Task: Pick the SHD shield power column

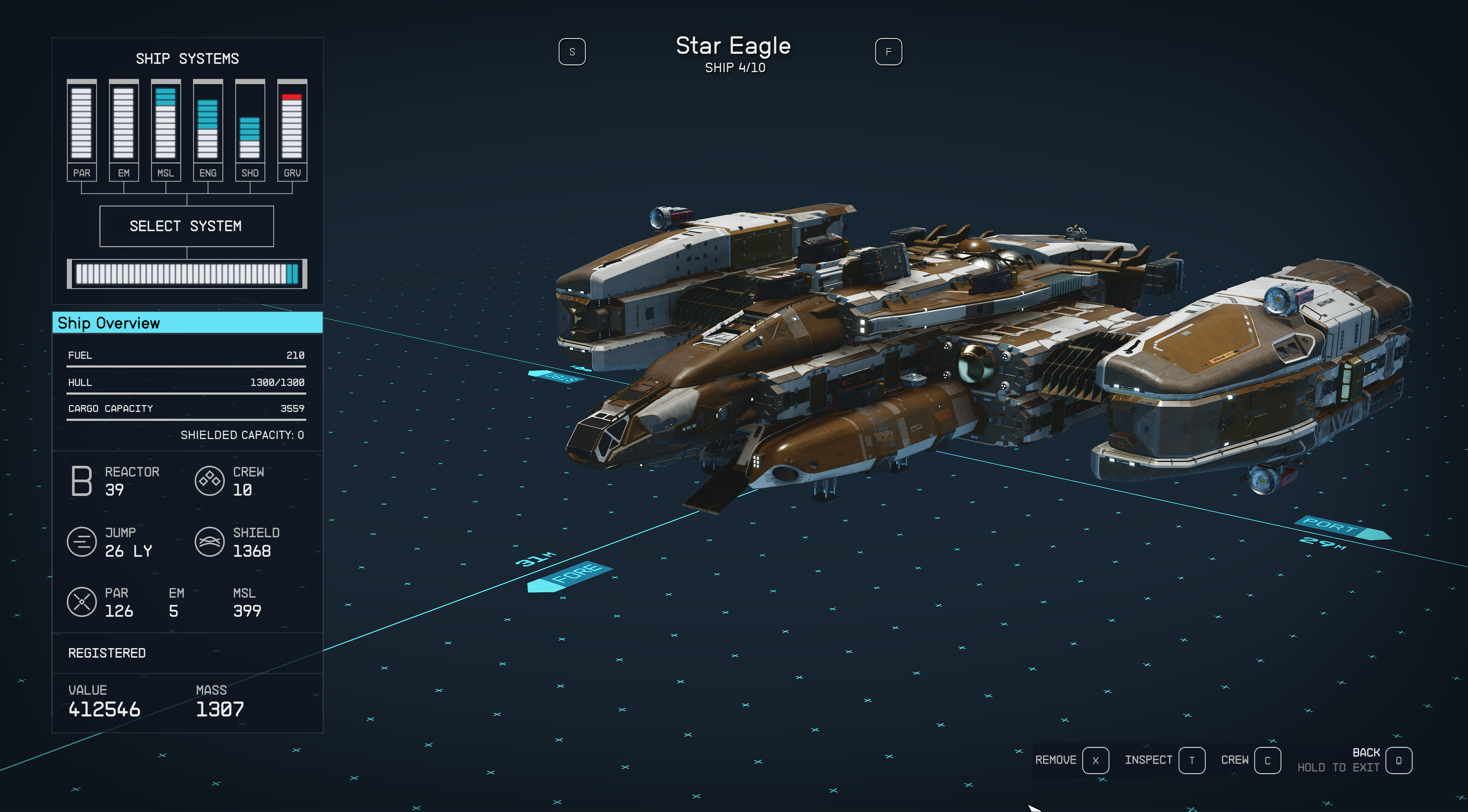Action: tap(250, 130)
